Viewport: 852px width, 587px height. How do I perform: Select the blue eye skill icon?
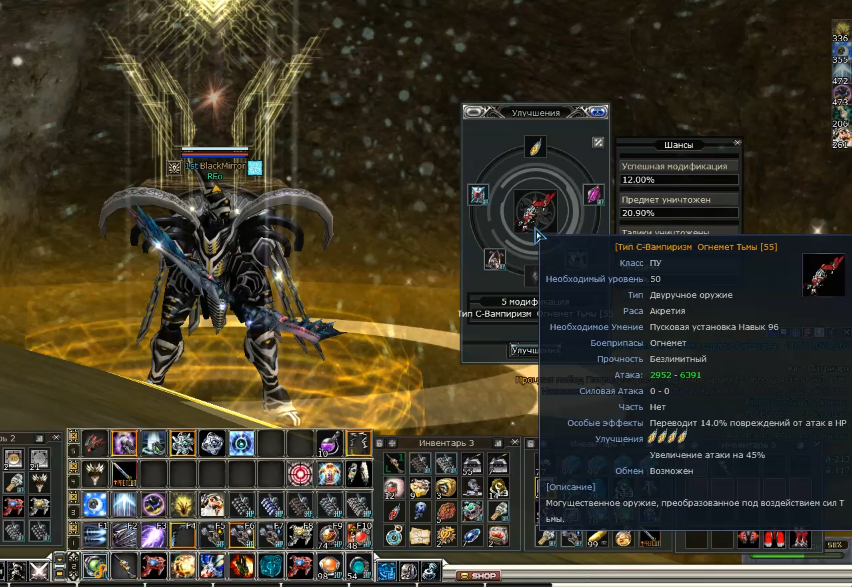(x=95, y=503)
